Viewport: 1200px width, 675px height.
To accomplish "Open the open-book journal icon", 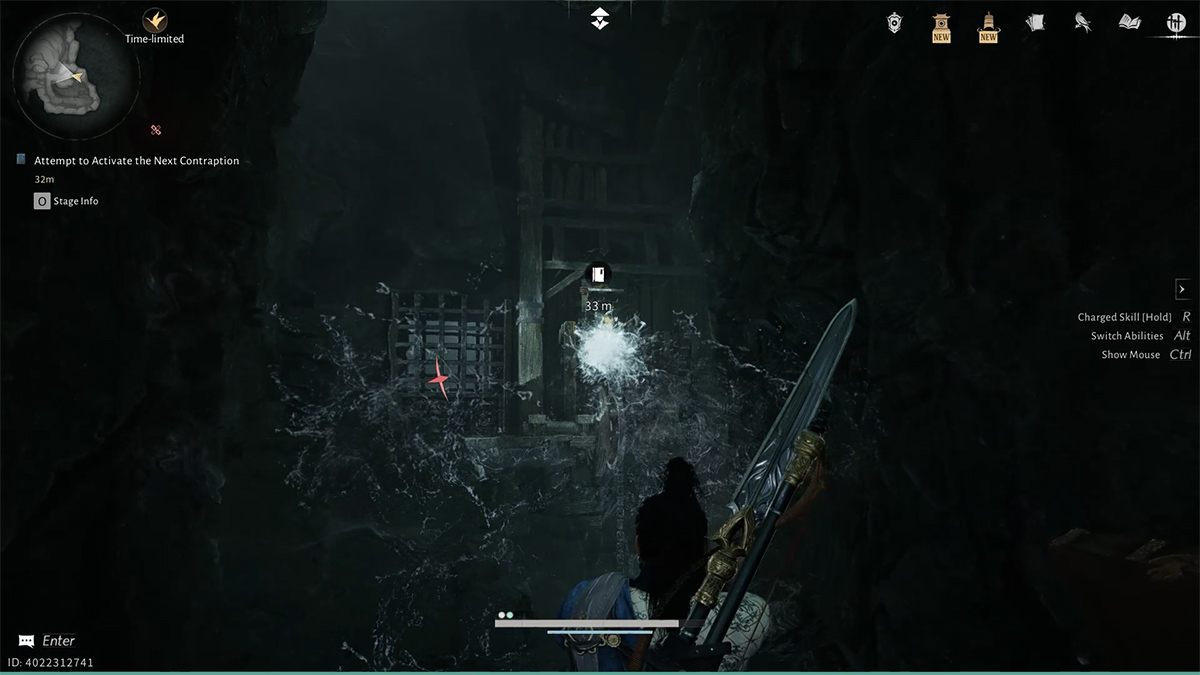I will 1130,22.
